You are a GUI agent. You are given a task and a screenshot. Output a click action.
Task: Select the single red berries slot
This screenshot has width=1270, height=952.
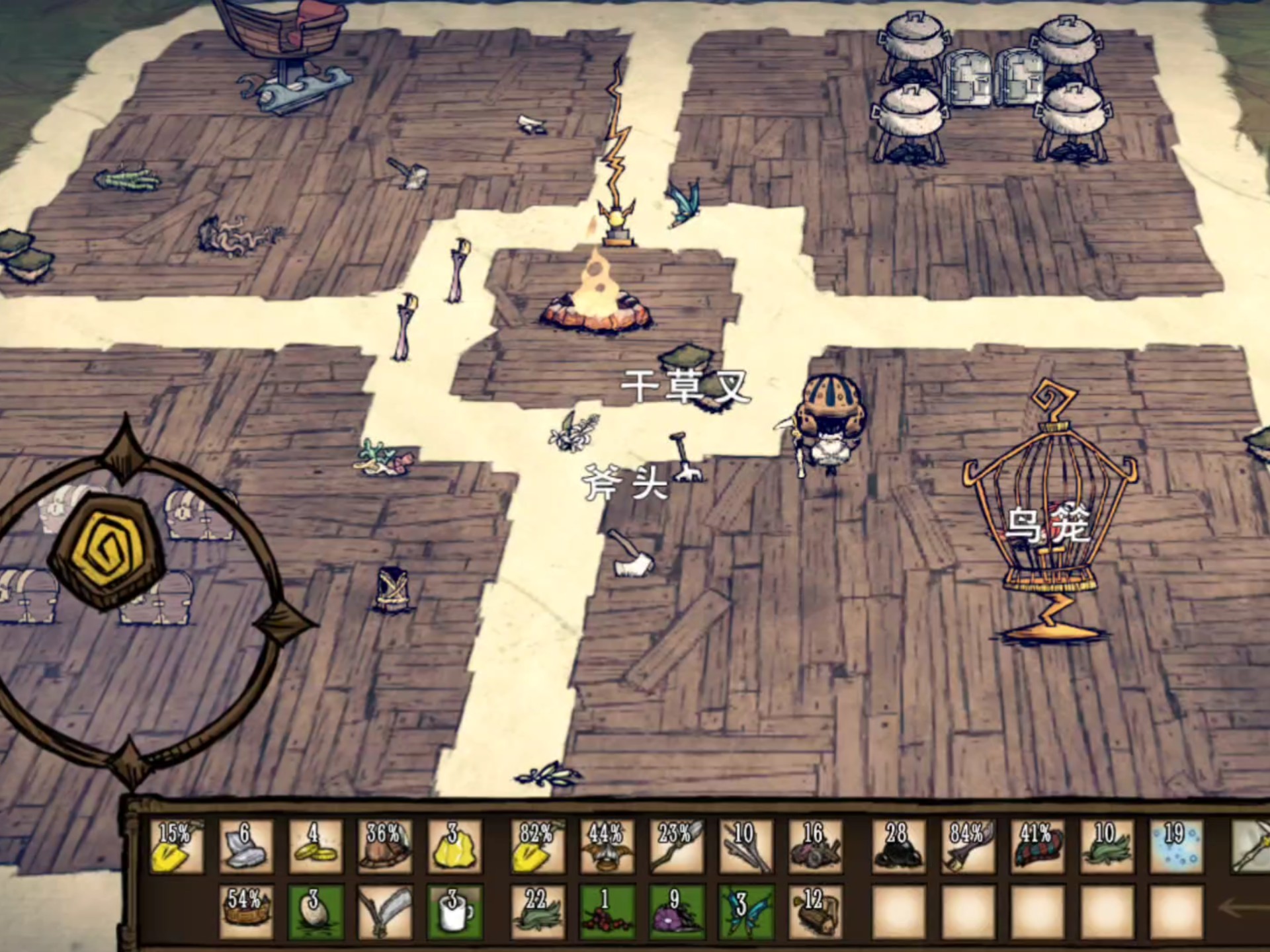point(607,912)
